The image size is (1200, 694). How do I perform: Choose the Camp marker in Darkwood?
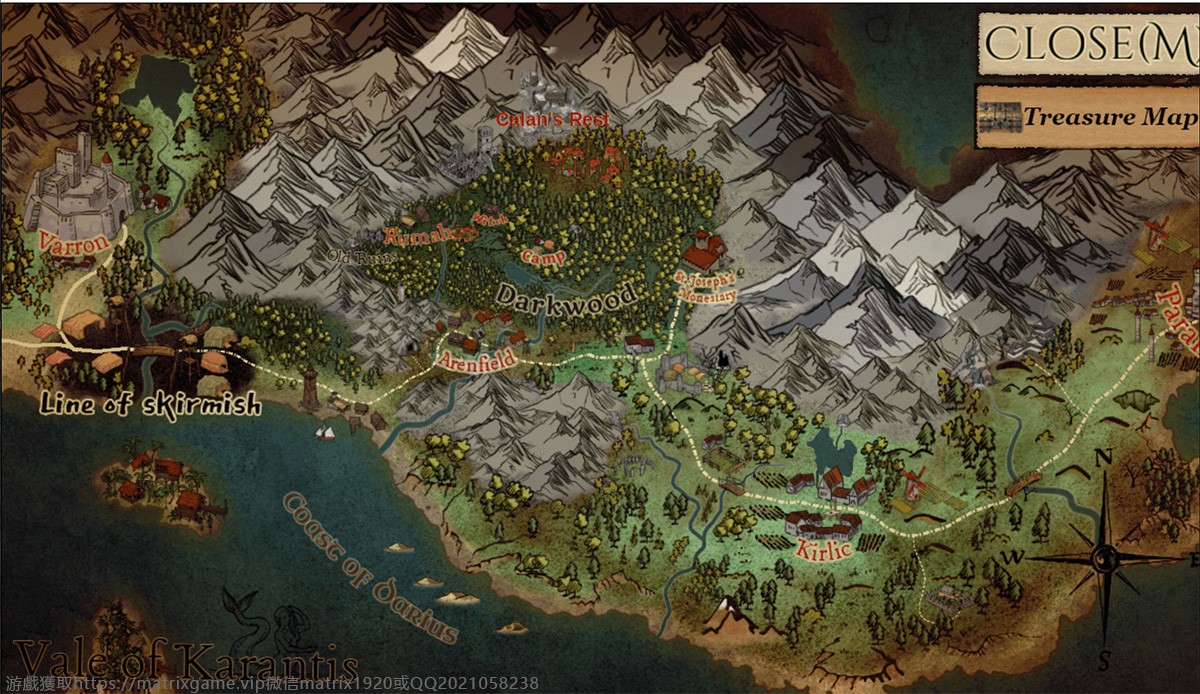click(x=544, y=257)
